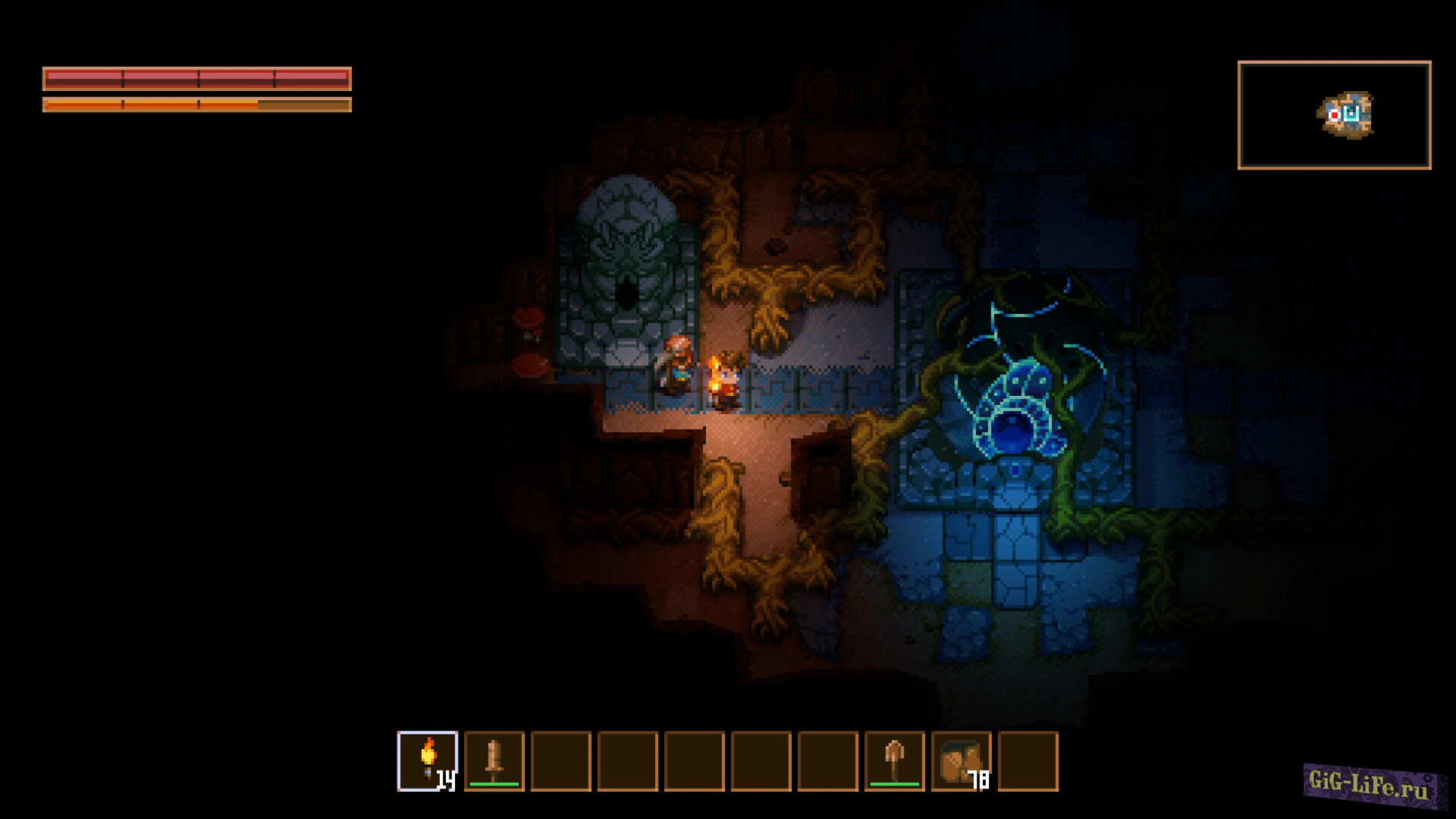Image resolution: width=1456 pixels, height=819 pixels.
Task: Click the minimap in the corner
Action: [1334, 115]
